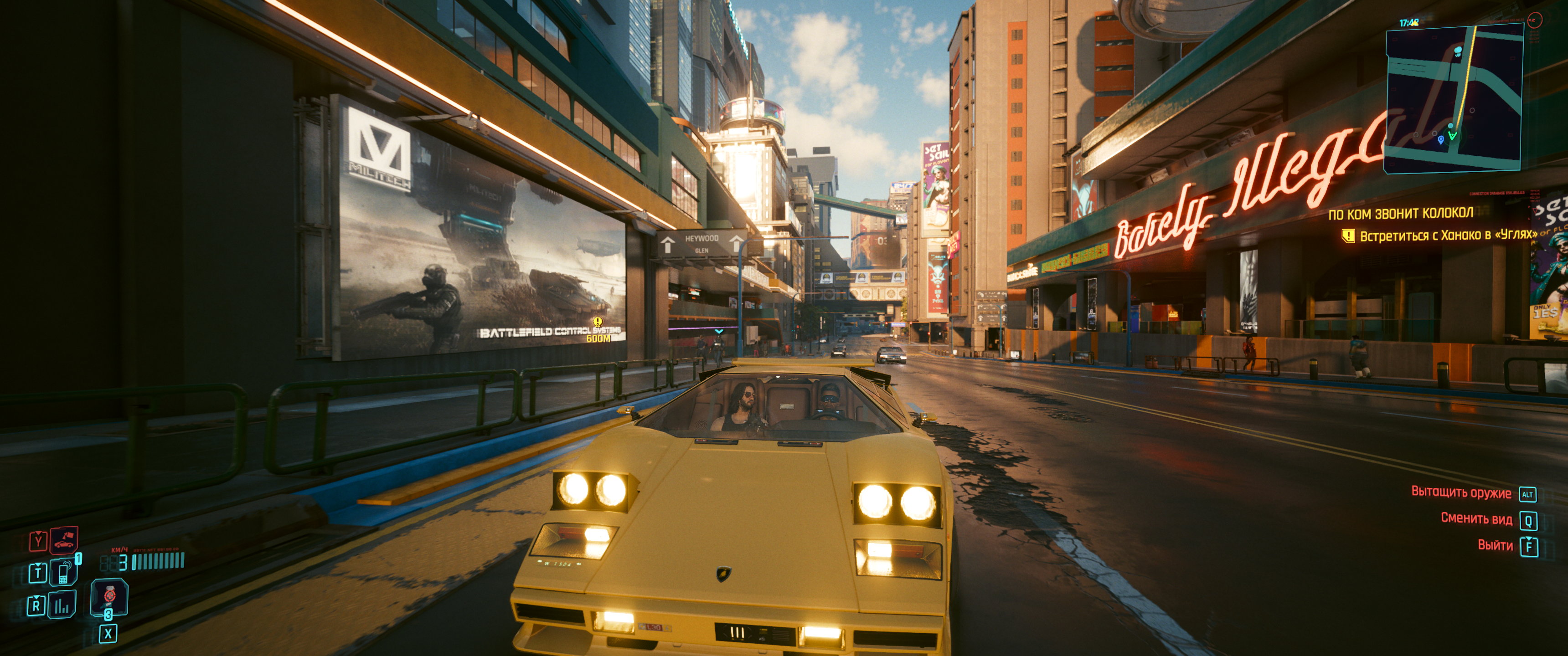The image size is (1568, 656).
Task: Open the quest tracker «По ком звонит колокол»
Action: tap(1401, 214)
